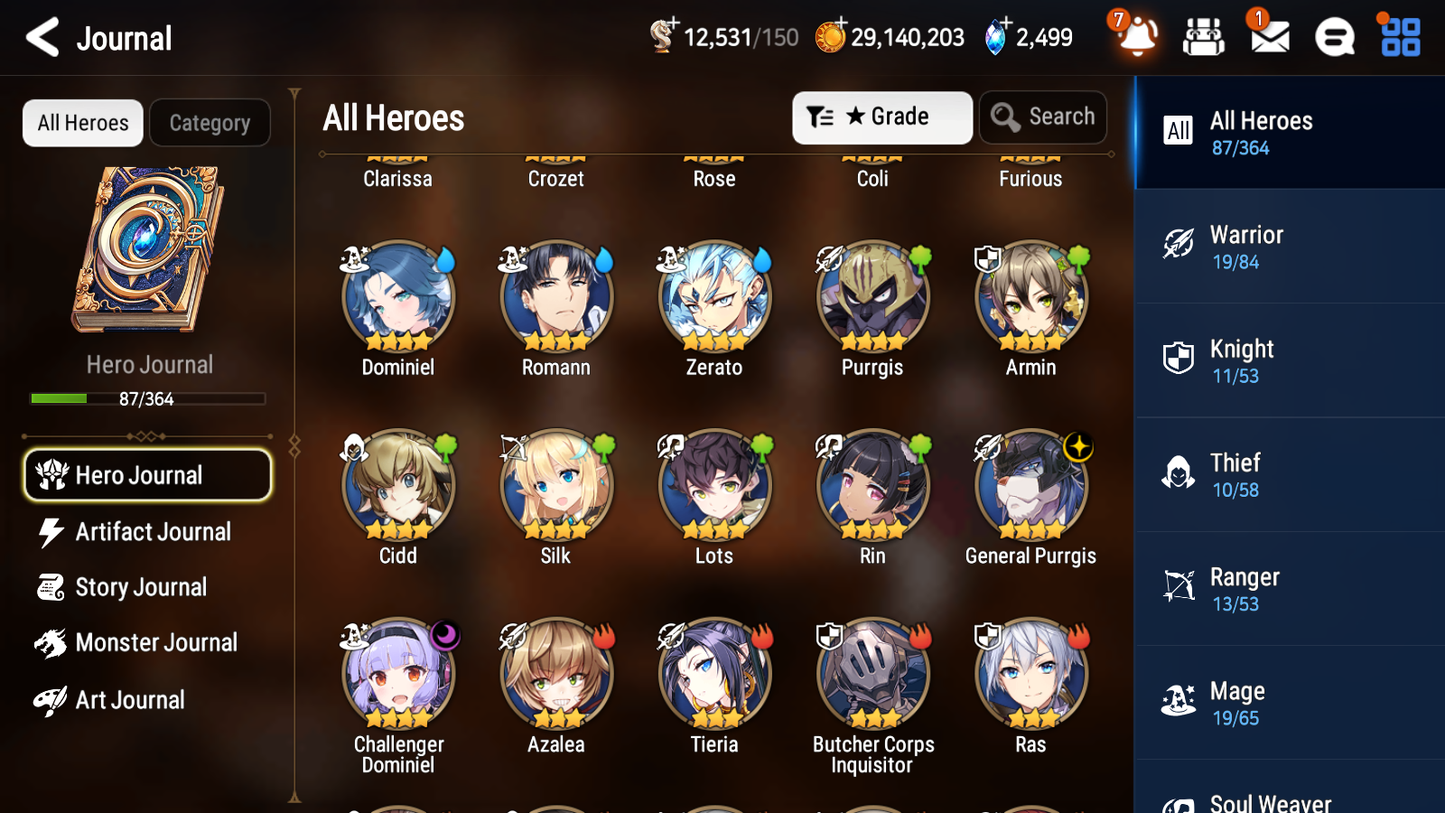View Challenger Dominiel's hero portrait
1445x813 pixels.
tap(398, 672)
